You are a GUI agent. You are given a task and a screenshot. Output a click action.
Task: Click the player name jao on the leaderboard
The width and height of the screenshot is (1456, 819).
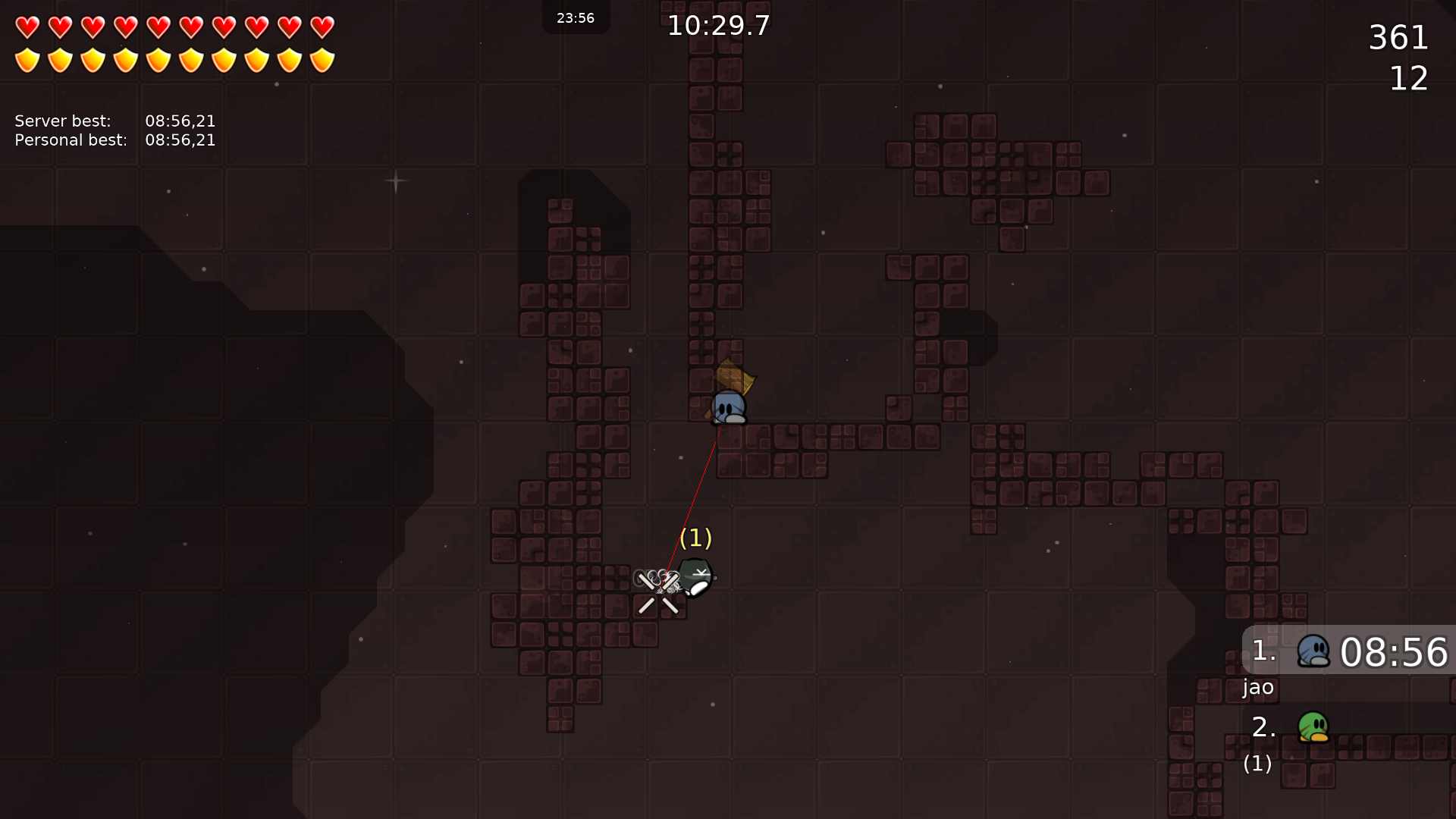point(1258,688)
